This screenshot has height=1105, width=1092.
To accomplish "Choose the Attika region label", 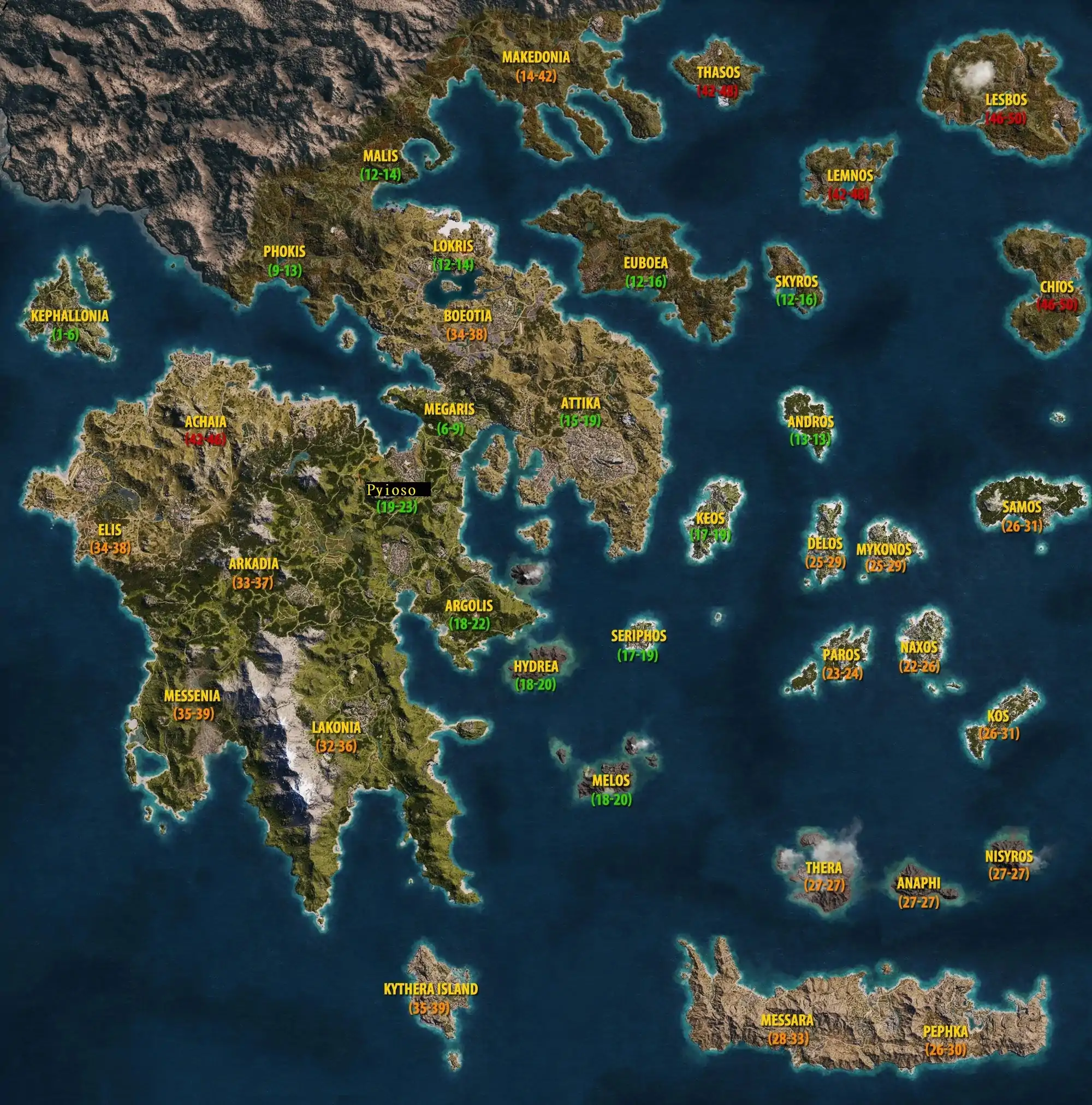I will [x=580, y=403].
